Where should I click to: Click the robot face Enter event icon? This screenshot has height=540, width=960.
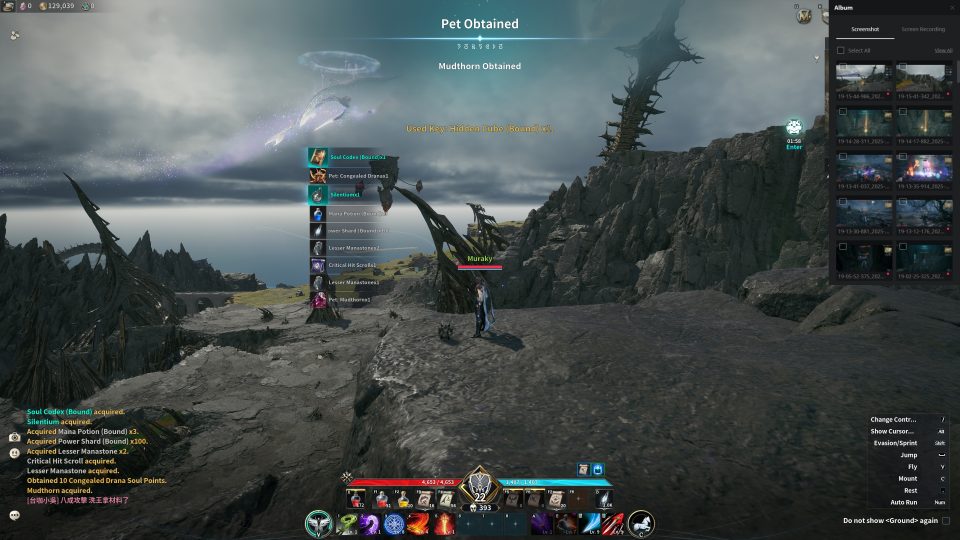click(794, 127)
